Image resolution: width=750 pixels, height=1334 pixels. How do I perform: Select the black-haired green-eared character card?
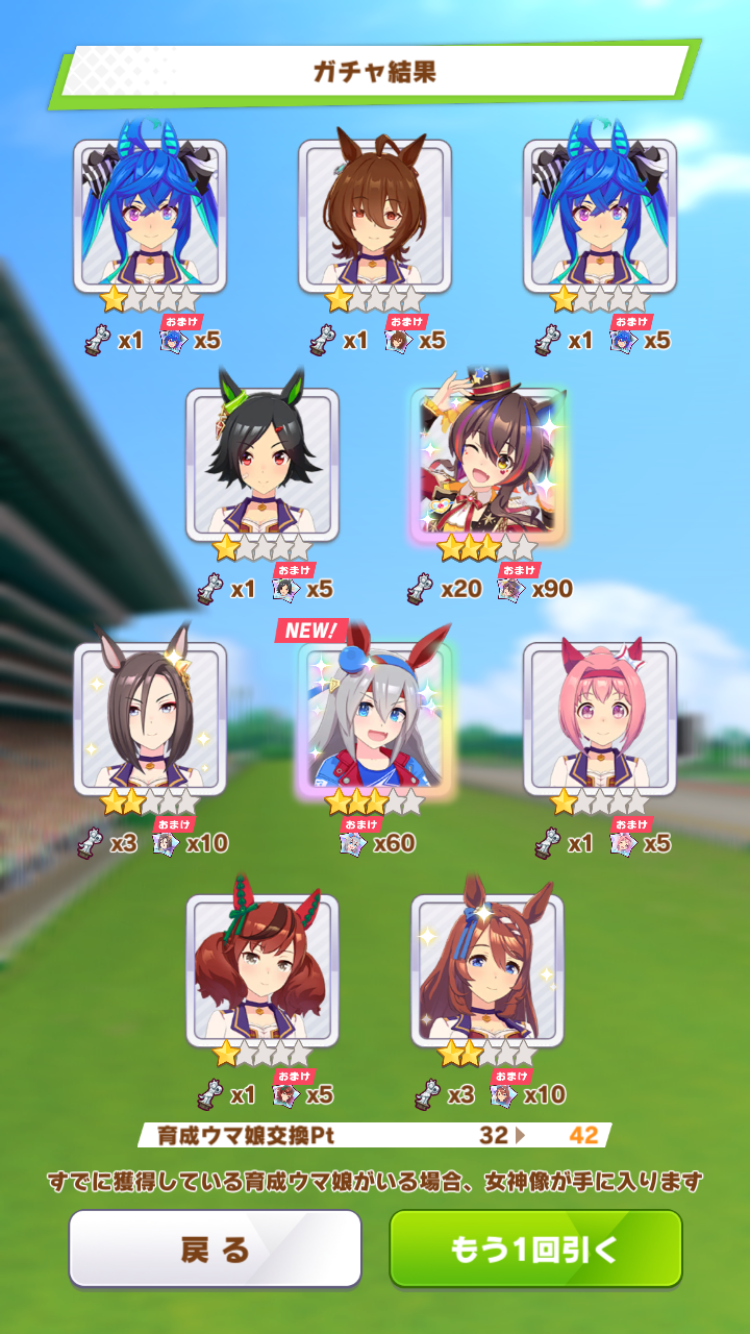tap(262, 464)
